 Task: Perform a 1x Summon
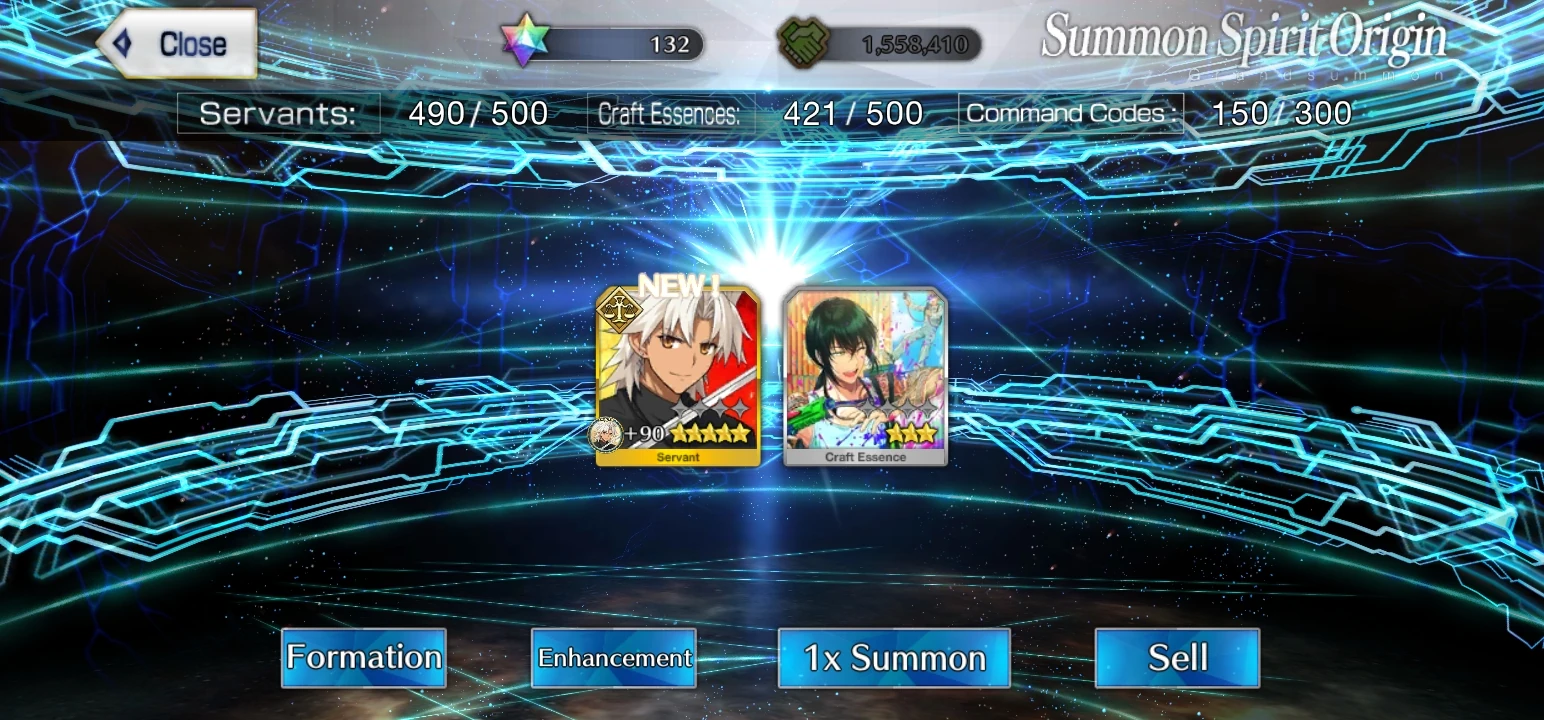(893, 657)
